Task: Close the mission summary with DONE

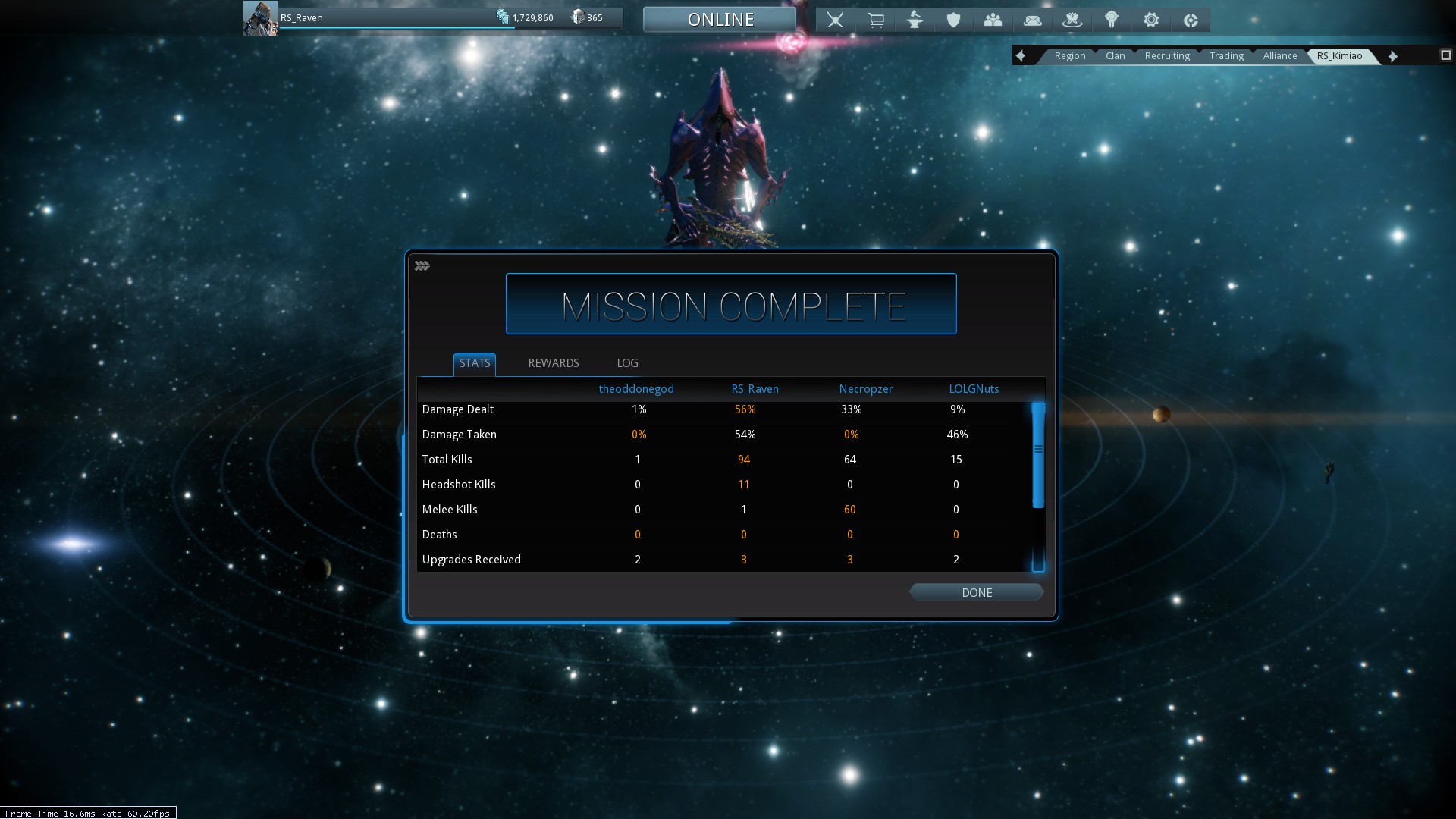Action: 976,592
